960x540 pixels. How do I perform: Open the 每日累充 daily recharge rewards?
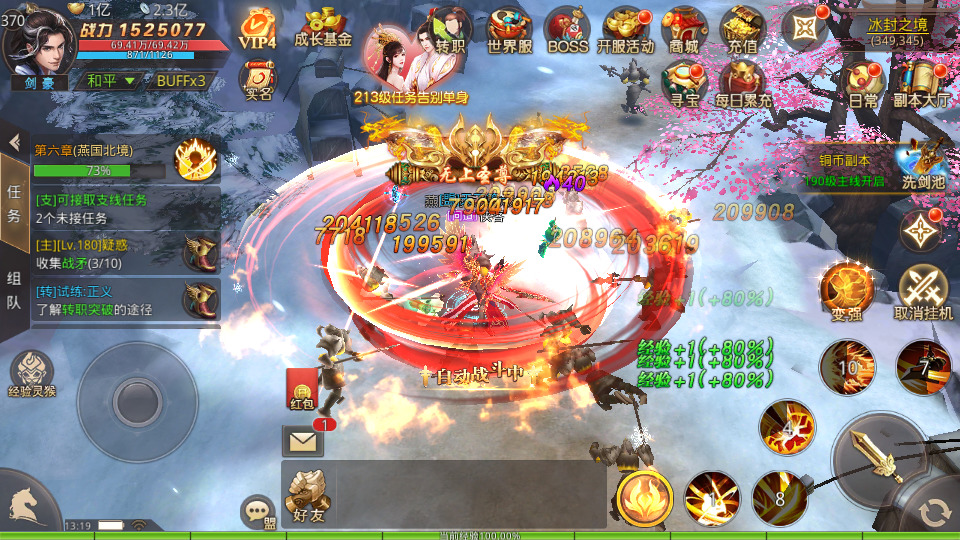pyautogui.click(x=743, y=83)
